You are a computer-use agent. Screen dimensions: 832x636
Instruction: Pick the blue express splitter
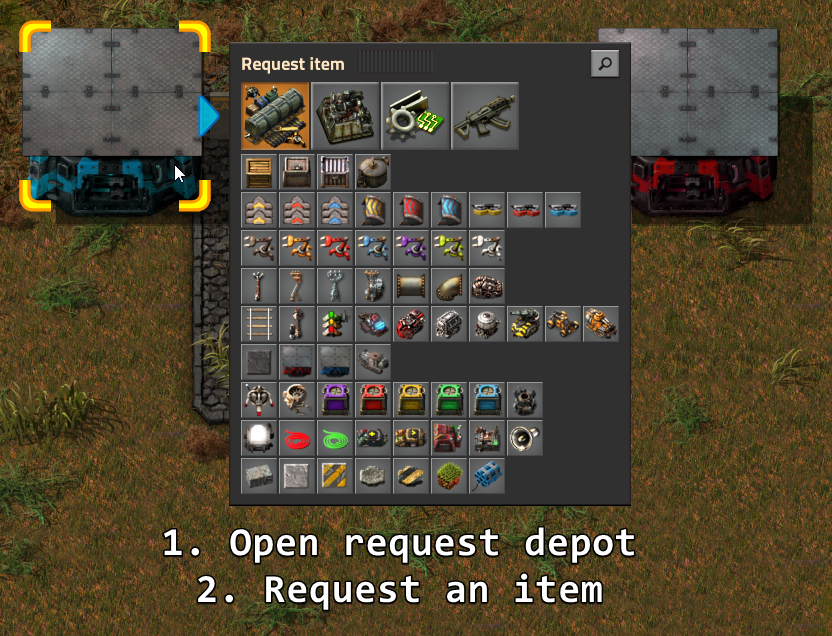pos(563,210)
